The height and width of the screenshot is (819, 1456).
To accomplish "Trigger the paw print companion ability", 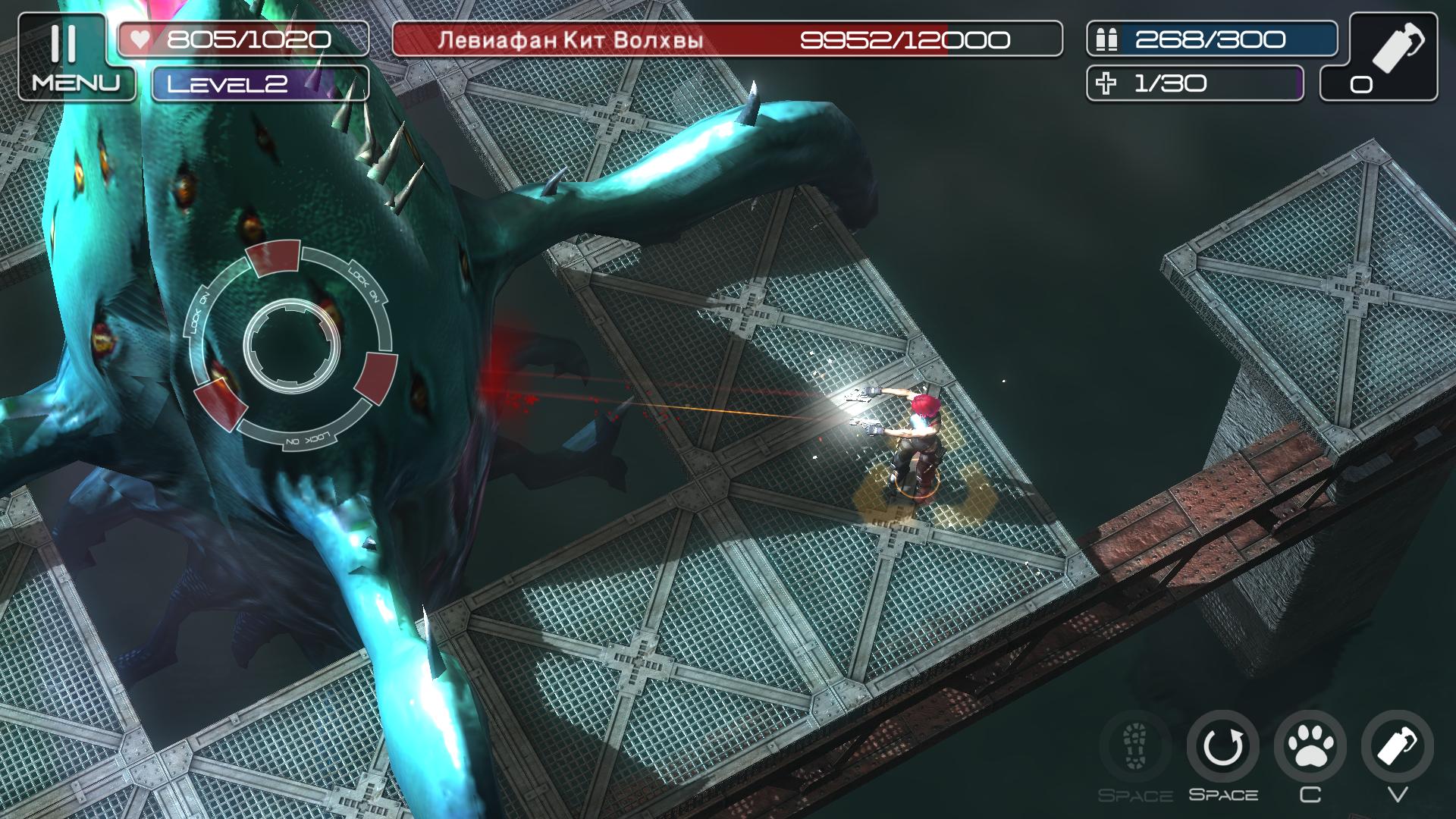I will click(1310, 747).
